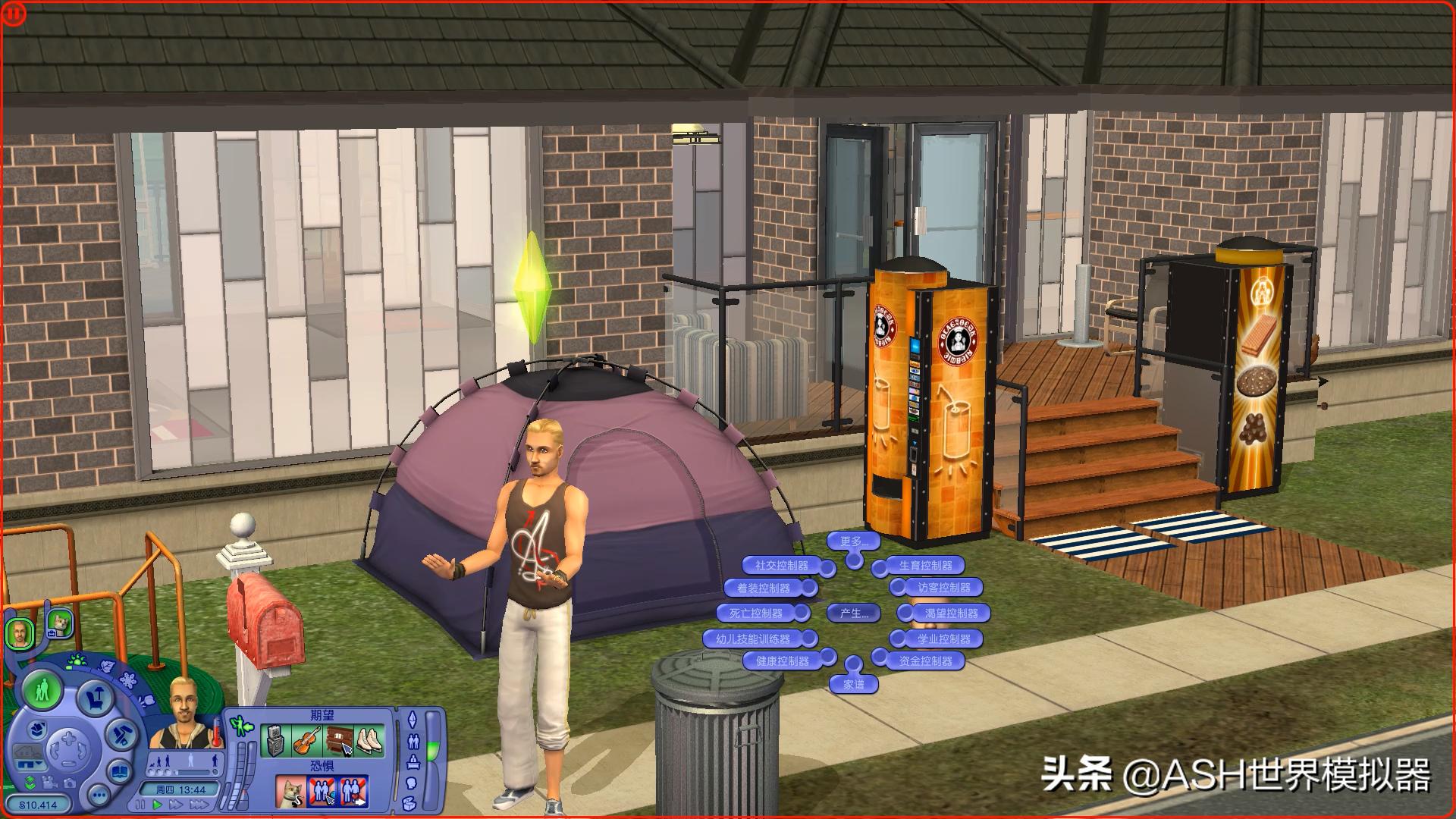Screen dimensions: 1456x819
Task: Open the Sim's inventory chest icon
Action: tap(409, 804)
